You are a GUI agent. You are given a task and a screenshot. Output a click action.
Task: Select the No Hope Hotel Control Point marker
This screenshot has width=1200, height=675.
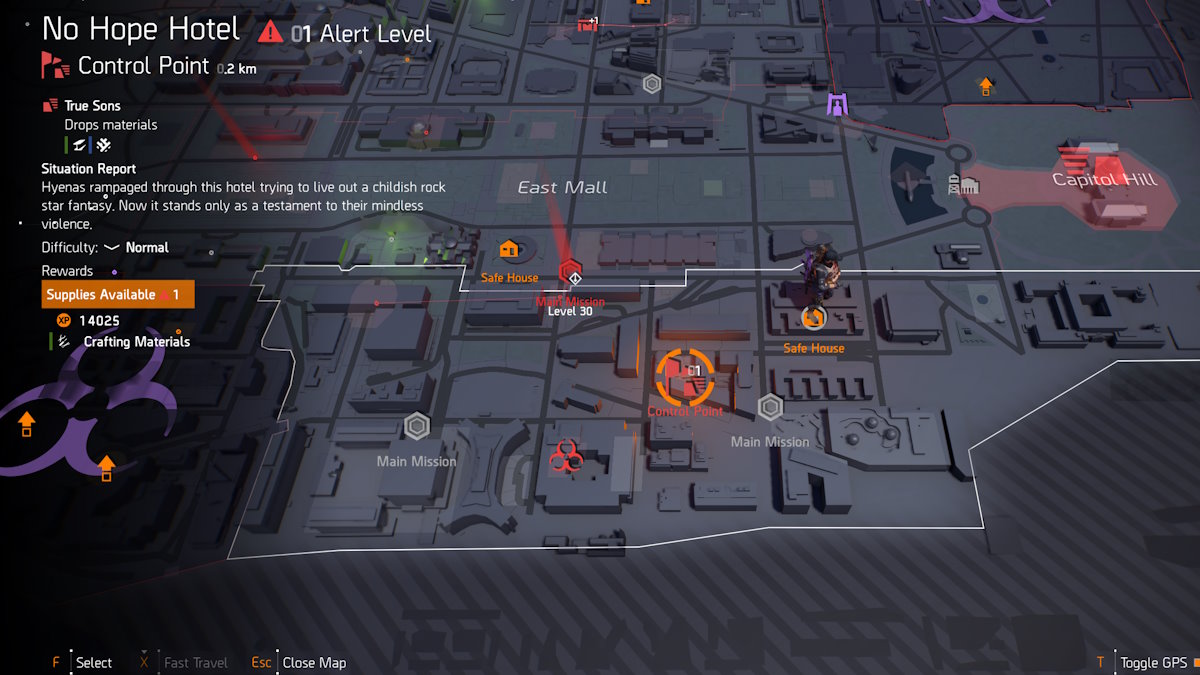coord(685,376)
